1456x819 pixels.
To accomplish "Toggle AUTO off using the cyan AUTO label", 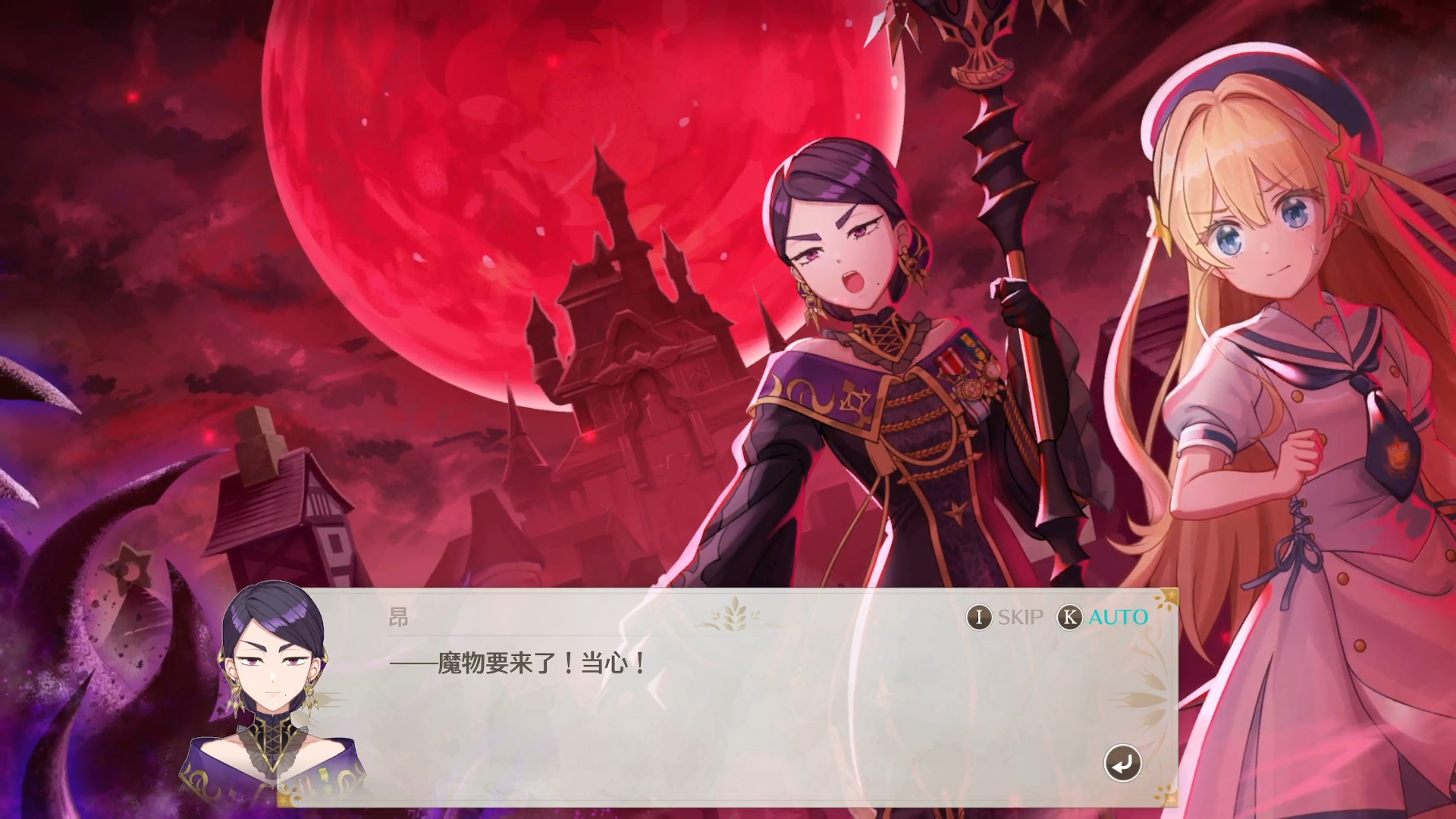I will 1115,617.
